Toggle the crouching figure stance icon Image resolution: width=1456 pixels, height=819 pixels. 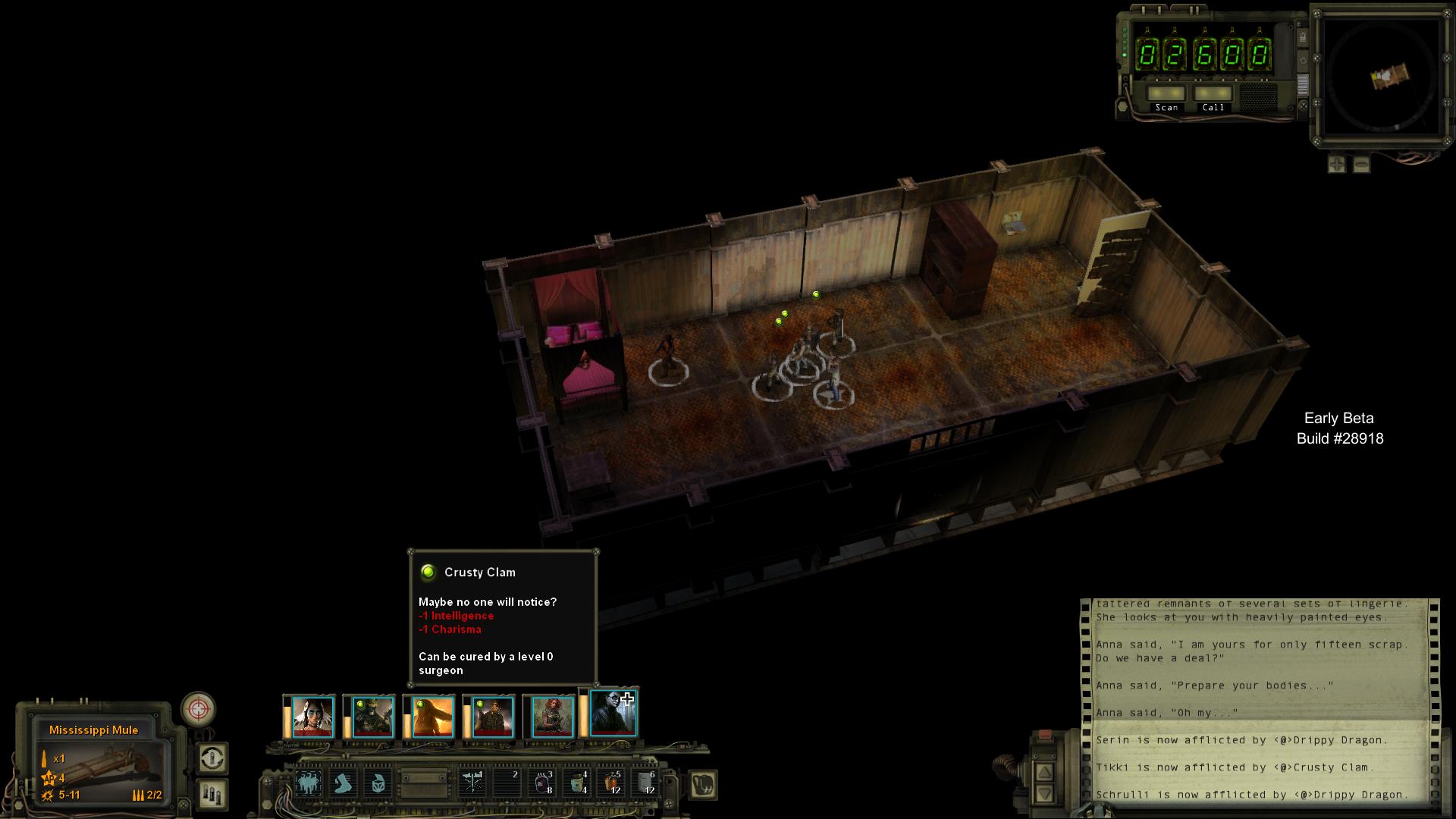click(344, 783)
